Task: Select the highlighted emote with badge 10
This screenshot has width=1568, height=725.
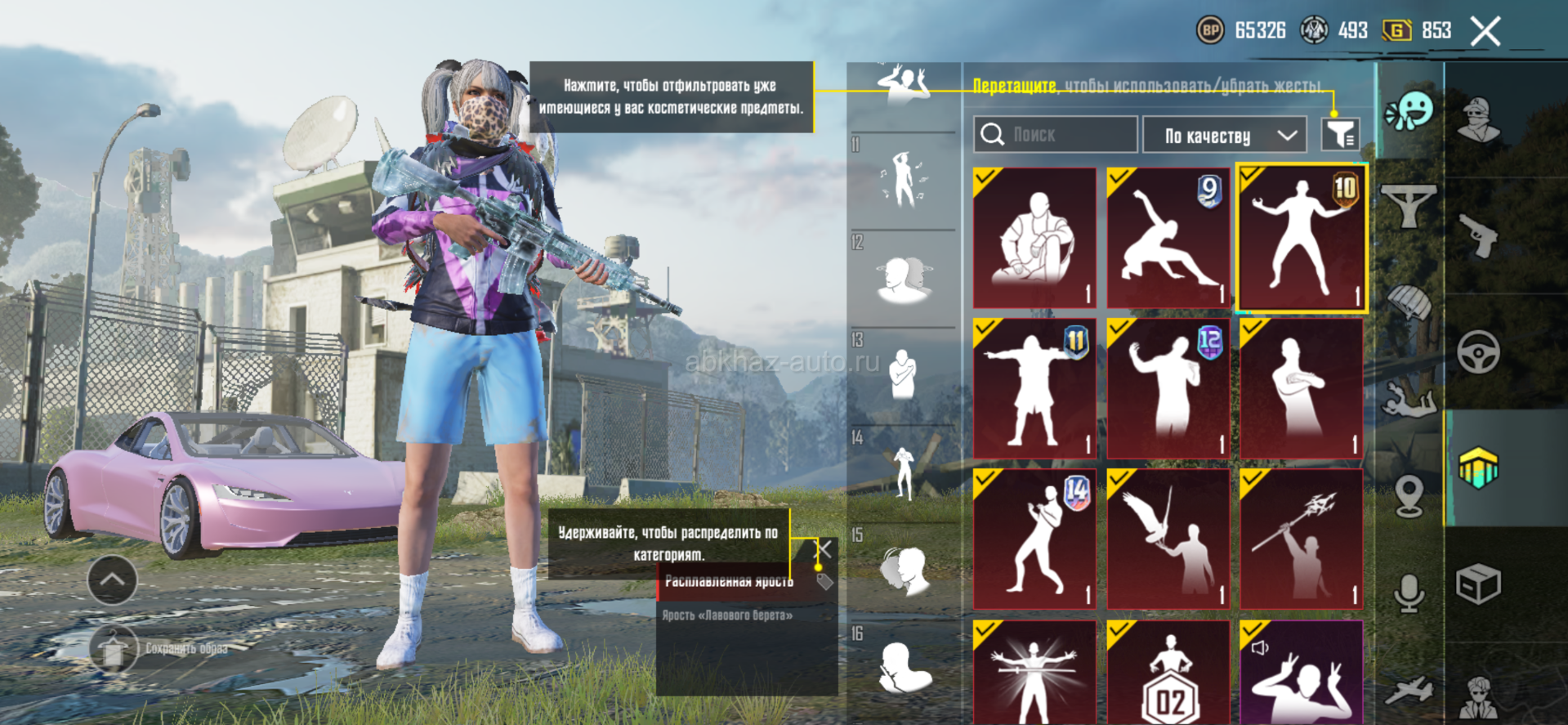Action: click(1302, 238)
